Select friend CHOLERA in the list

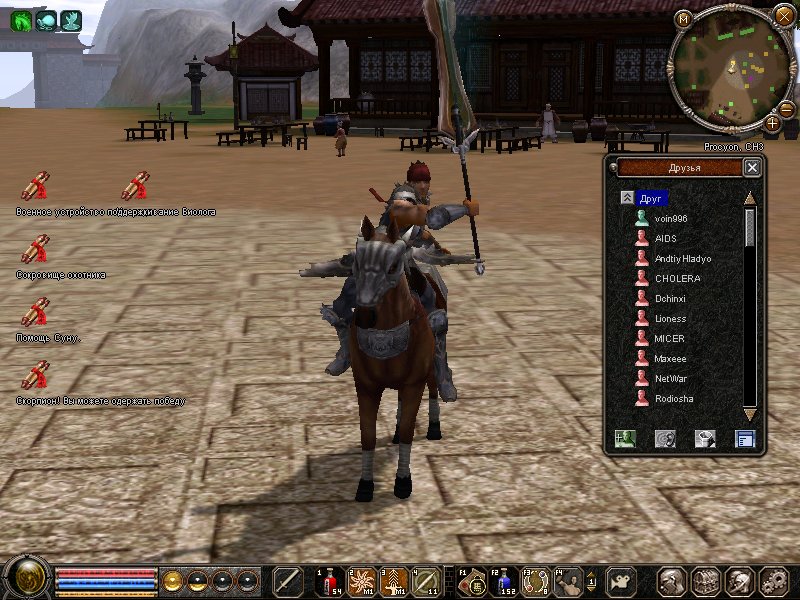677,279
